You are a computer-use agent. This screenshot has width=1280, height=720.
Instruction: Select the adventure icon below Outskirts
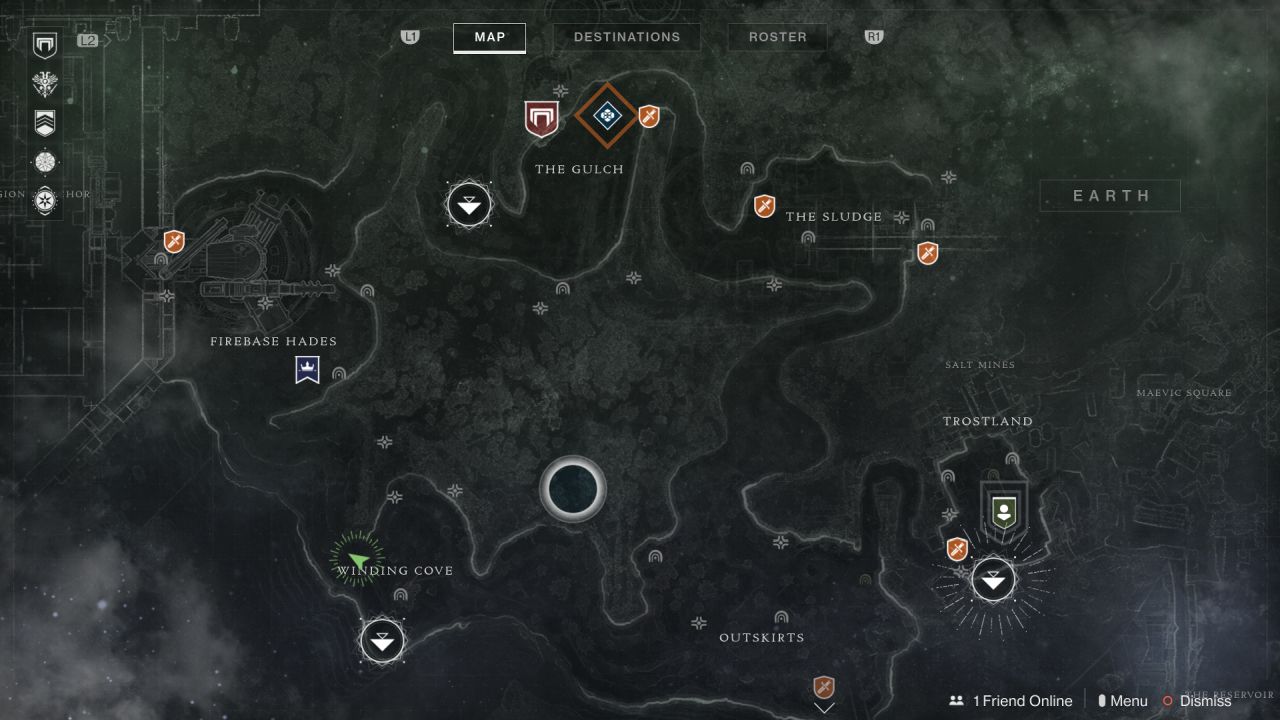pyautogui.click(x=822, y=688)
